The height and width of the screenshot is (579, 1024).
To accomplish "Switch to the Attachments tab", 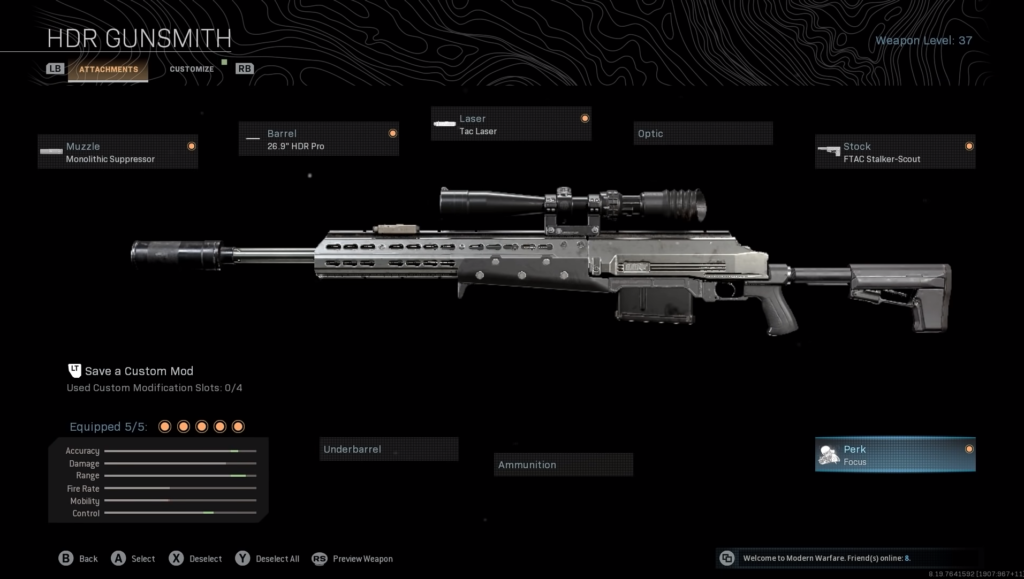I will click(x=109, y=69).
